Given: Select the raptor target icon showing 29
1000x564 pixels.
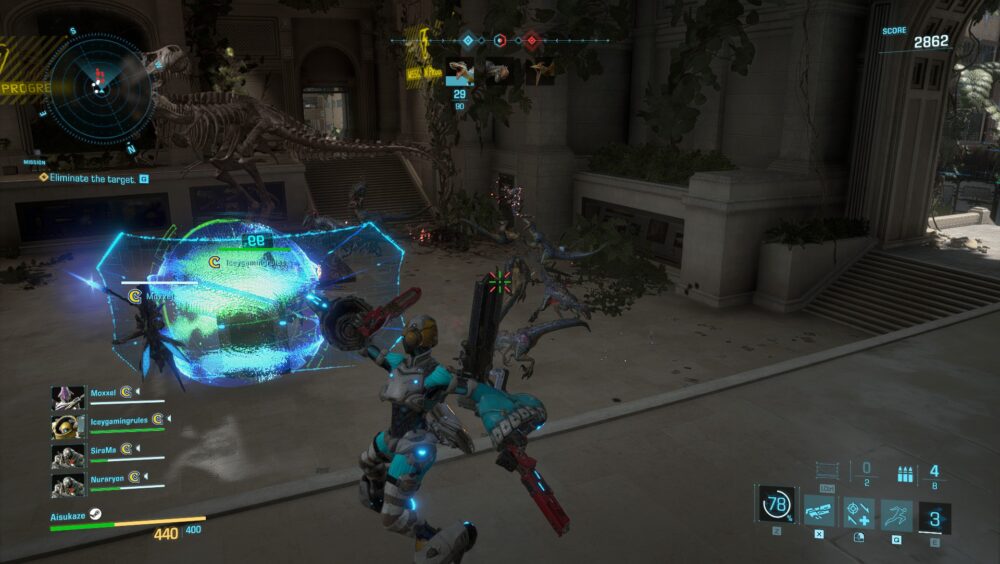Looking at the screenshot, I should click(460, 71).
